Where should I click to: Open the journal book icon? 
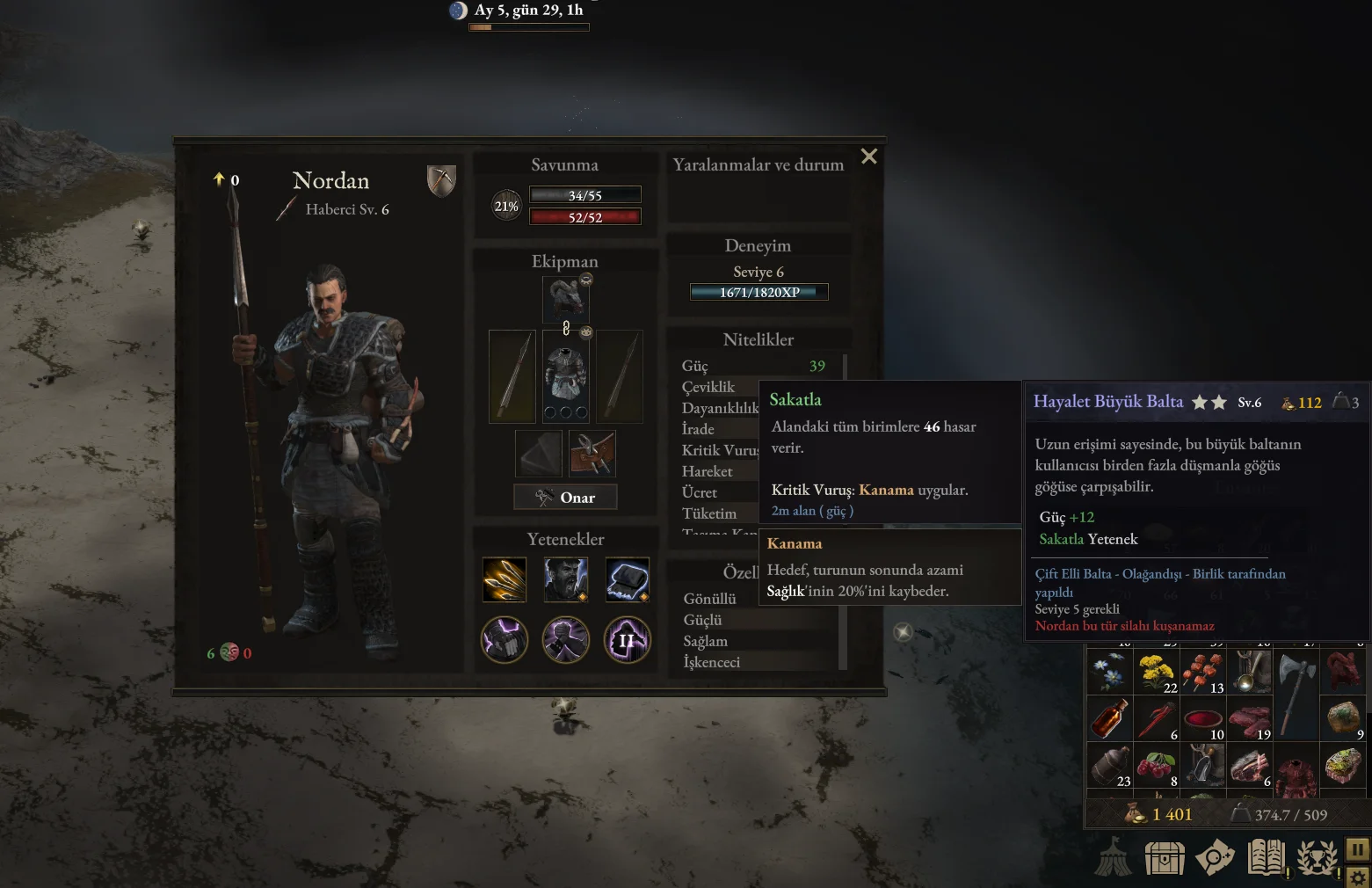[x=1266, y=858]
